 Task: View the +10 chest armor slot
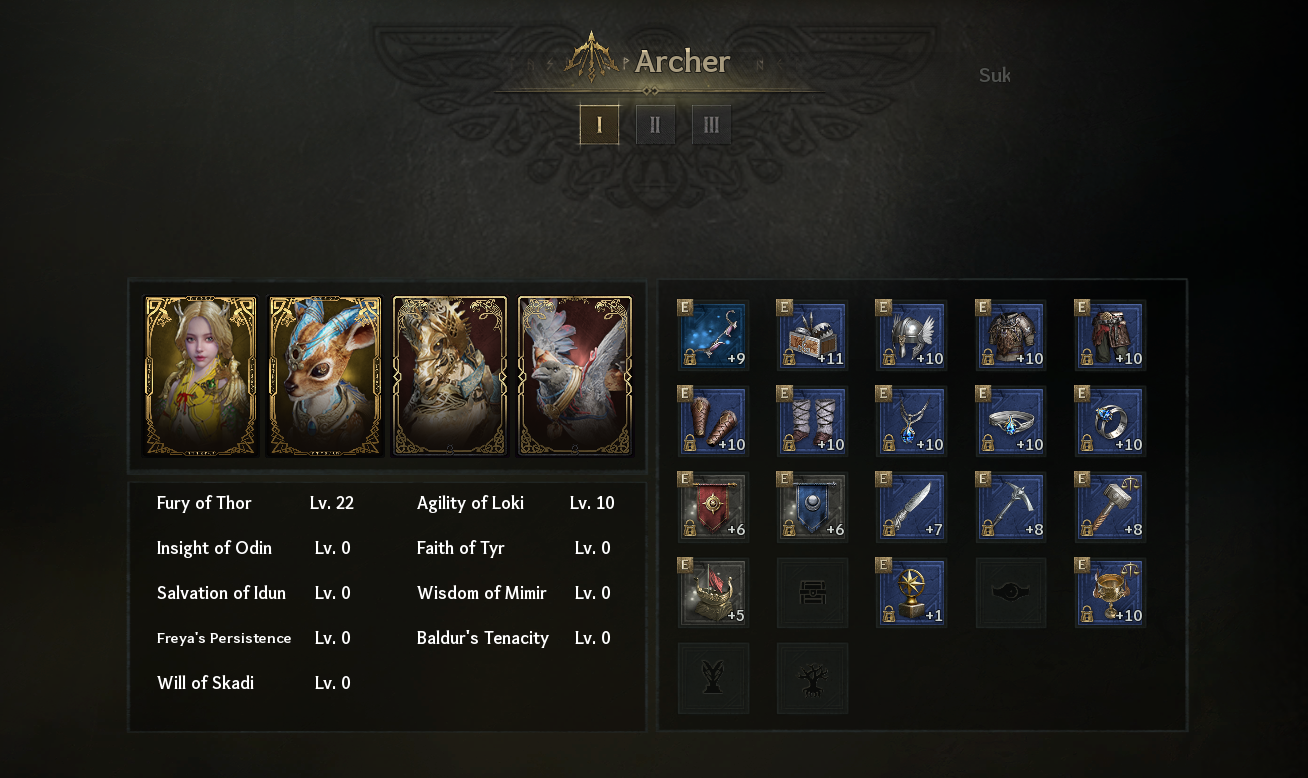click(x=1011, y=336)
